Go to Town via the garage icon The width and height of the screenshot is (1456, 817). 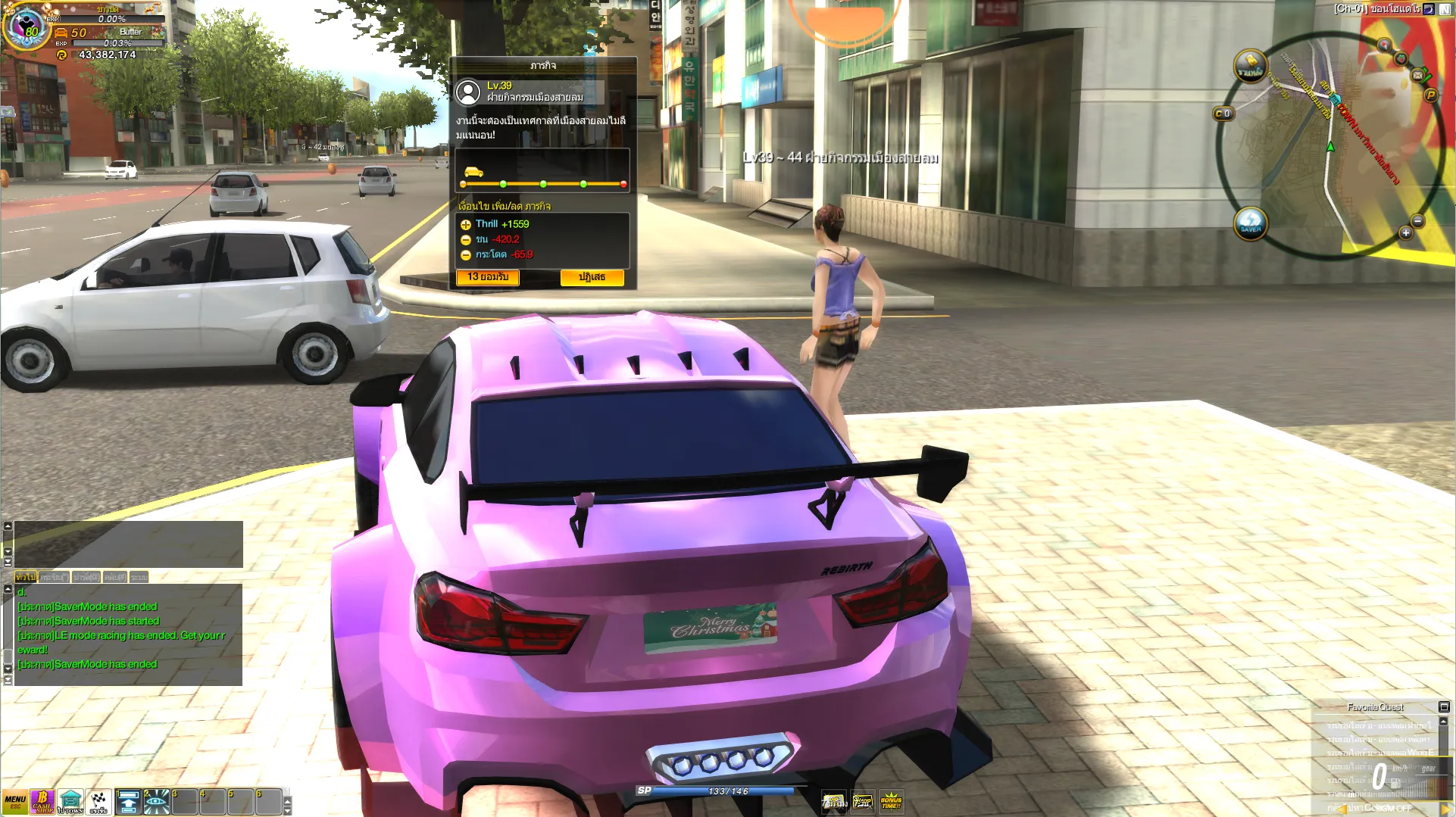(x=70, y=802)
